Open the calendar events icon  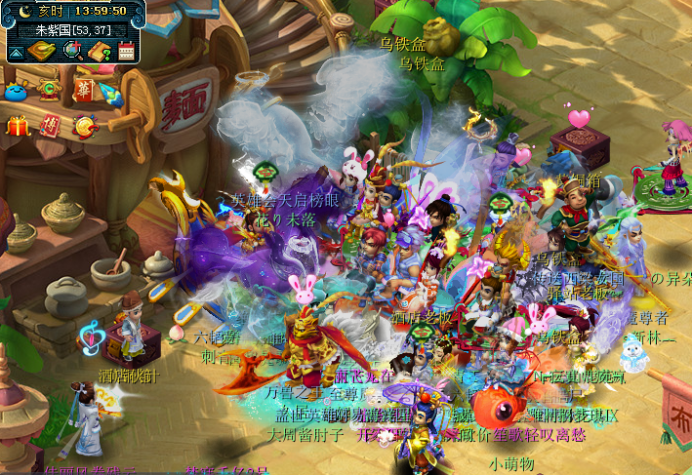[x=126, y=50]
